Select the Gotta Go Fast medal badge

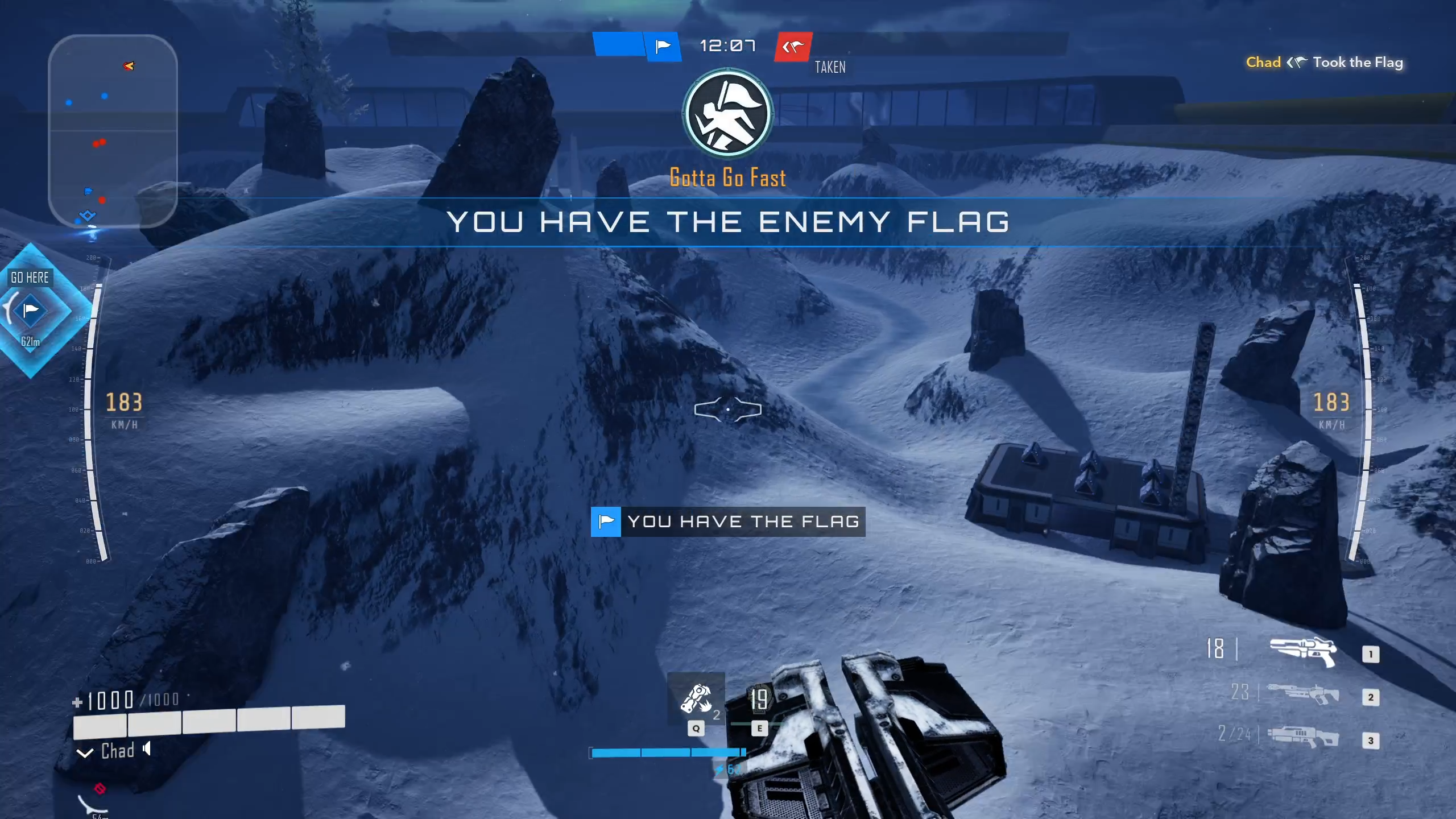tap(727, 114)
